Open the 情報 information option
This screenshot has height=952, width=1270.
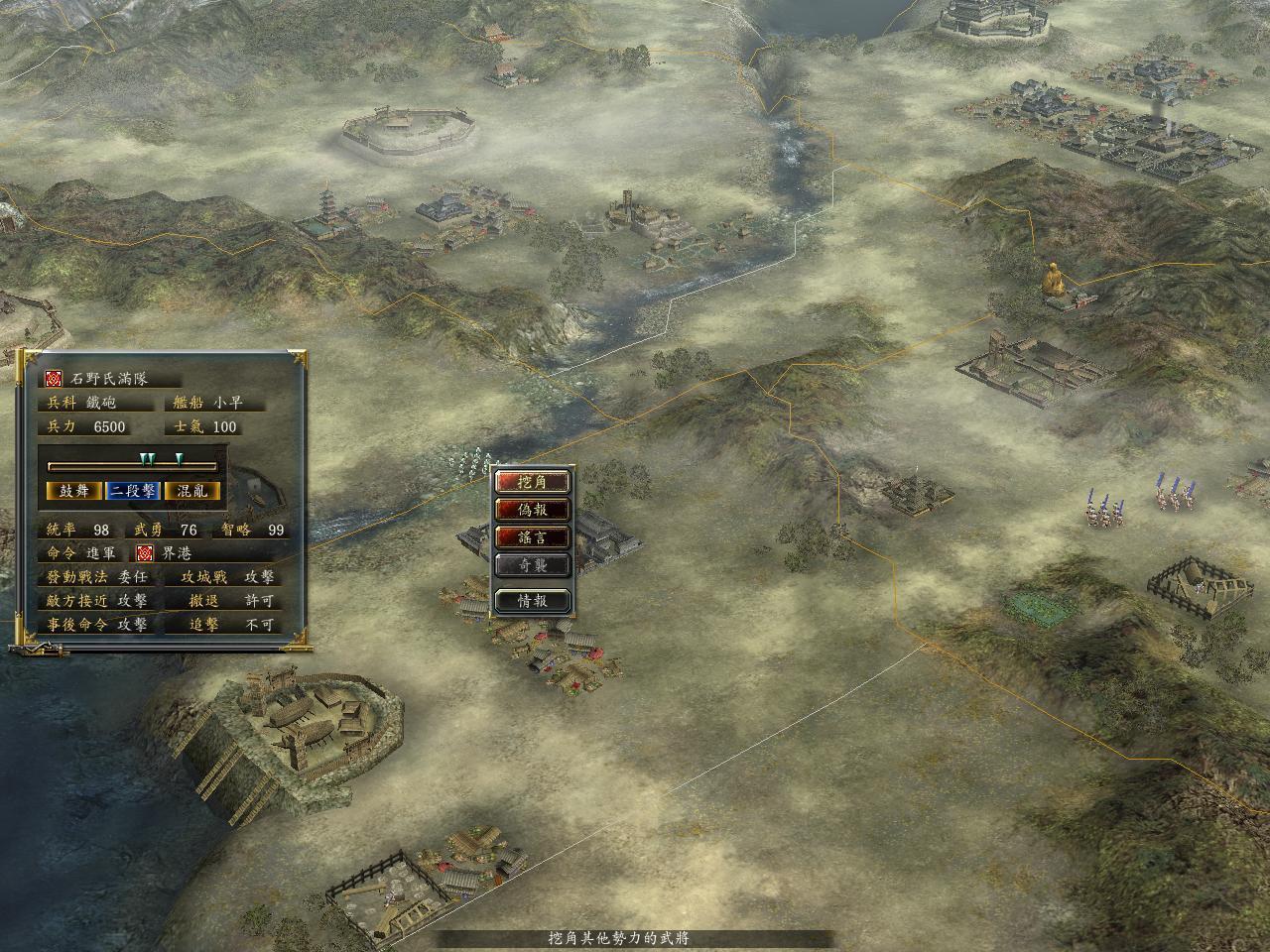pos(533,600)
